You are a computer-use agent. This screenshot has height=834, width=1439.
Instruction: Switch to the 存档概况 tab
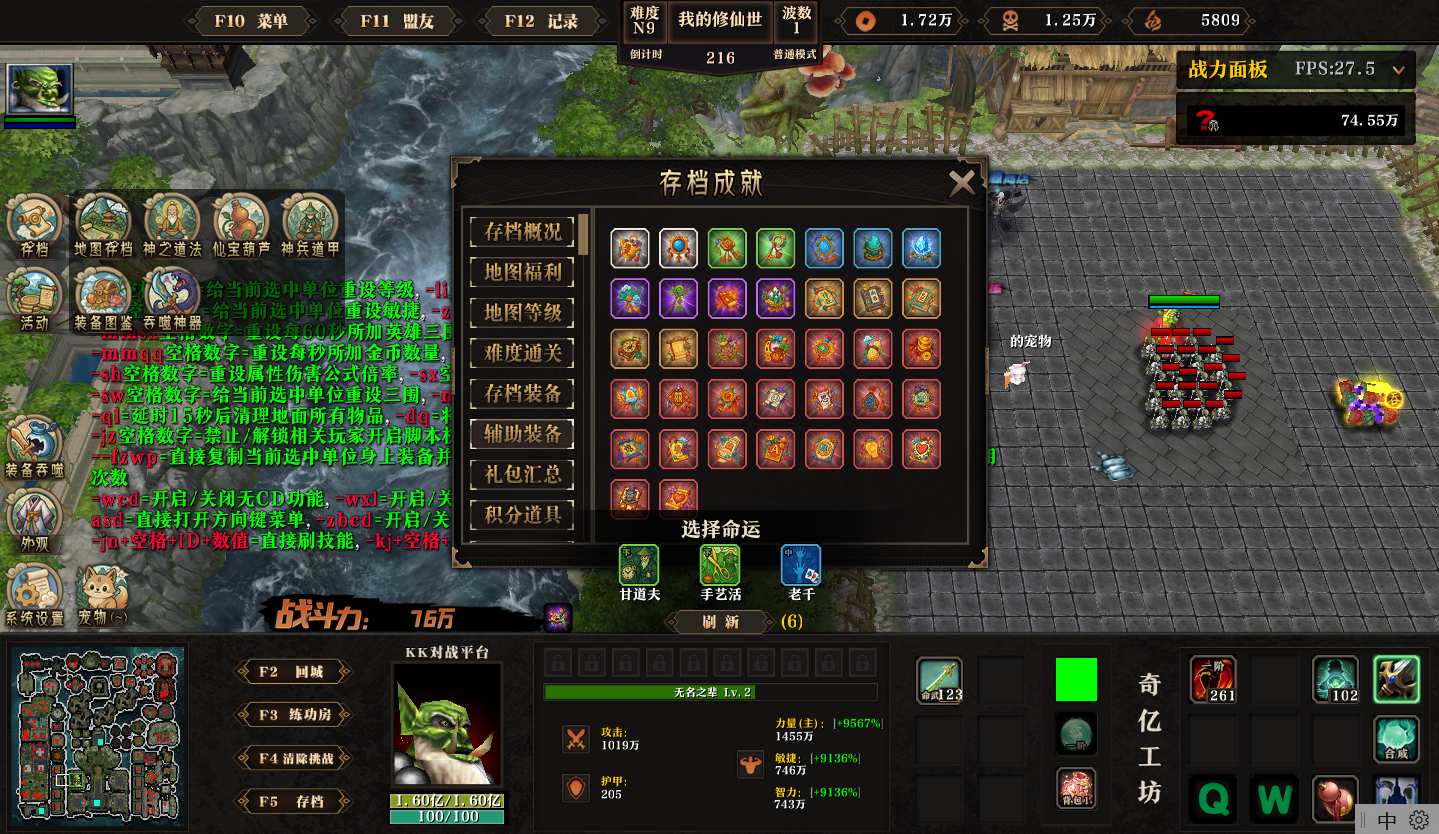point(522,231)
